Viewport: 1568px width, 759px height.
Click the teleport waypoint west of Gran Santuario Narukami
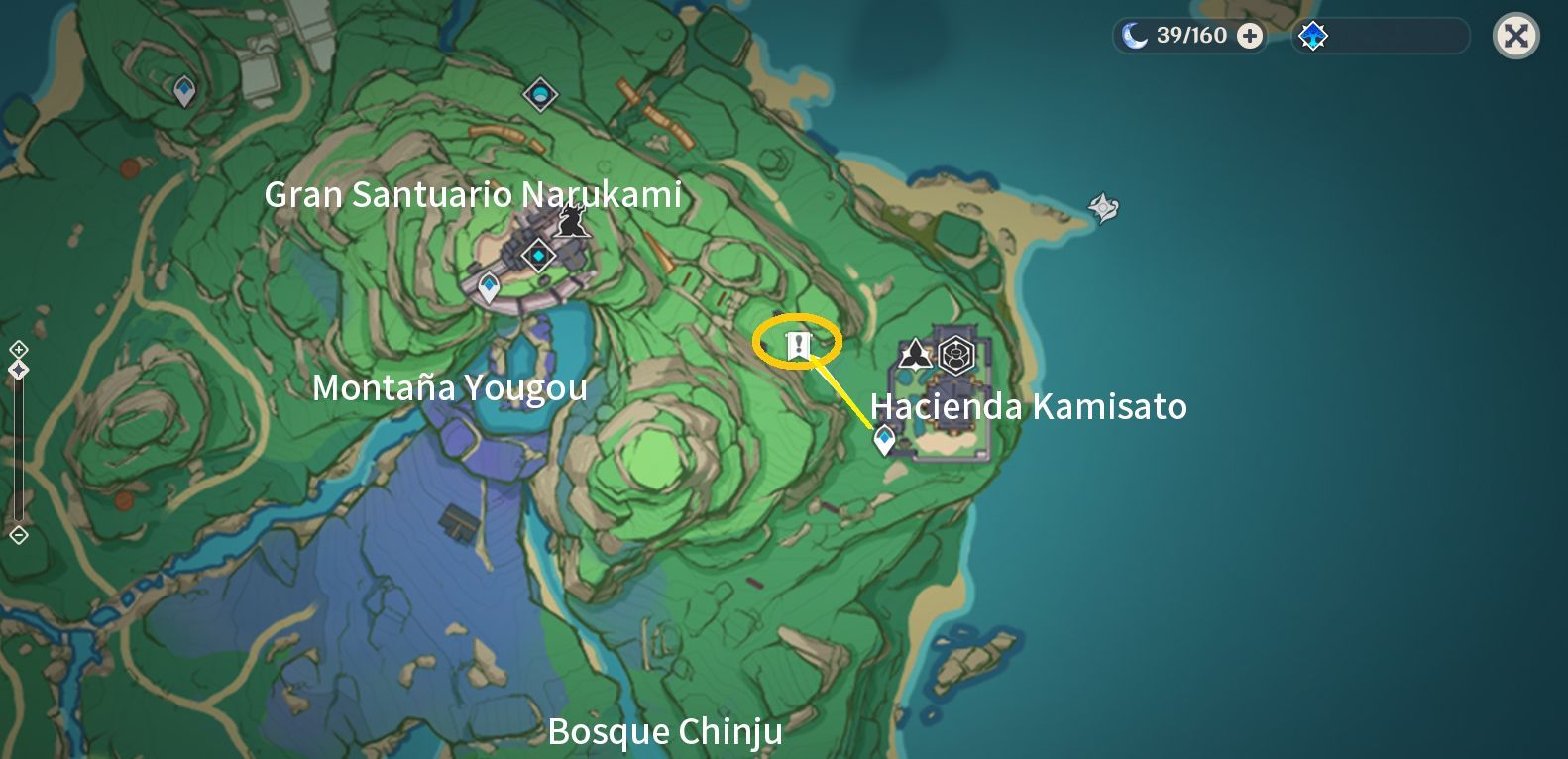click(x=488, y=286)
